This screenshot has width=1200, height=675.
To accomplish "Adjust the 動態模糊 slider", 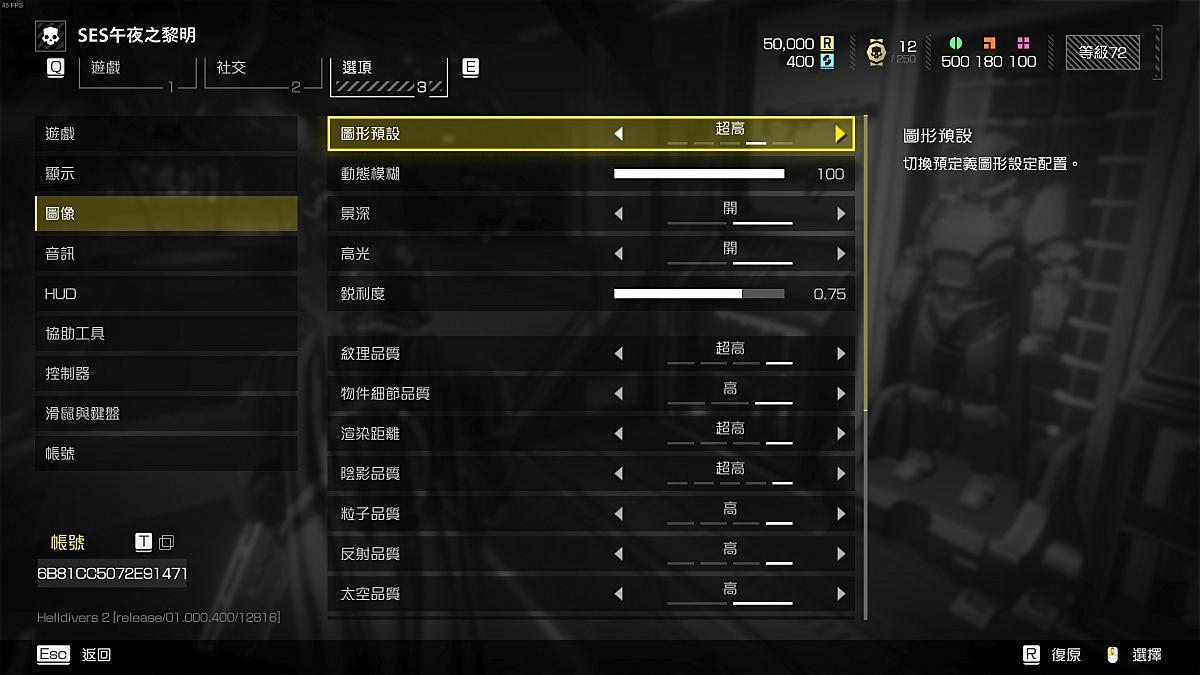I will [699, 174].
